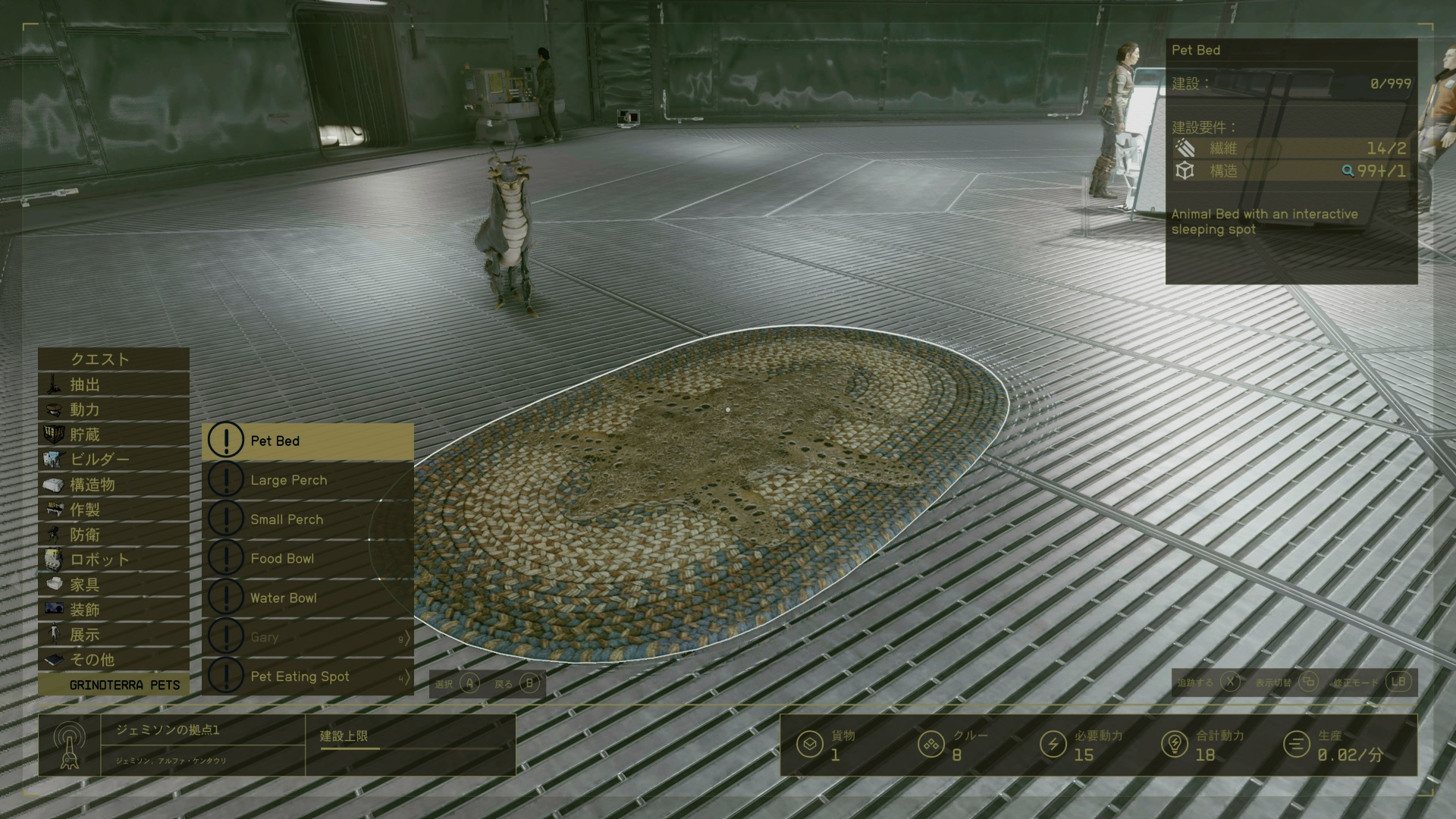
Task: Select the 家具 category
Action: click(114, 585)
